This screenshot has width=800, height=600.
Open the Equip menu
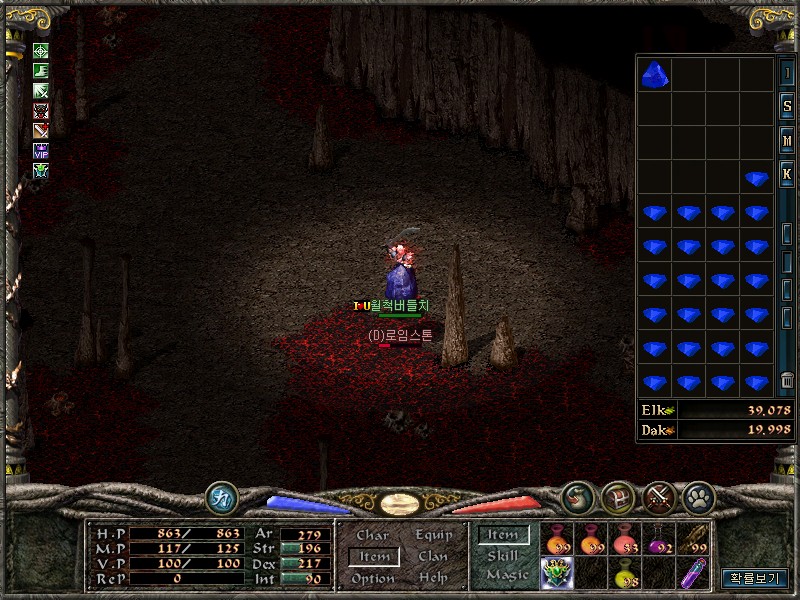[x=433, y=535]
